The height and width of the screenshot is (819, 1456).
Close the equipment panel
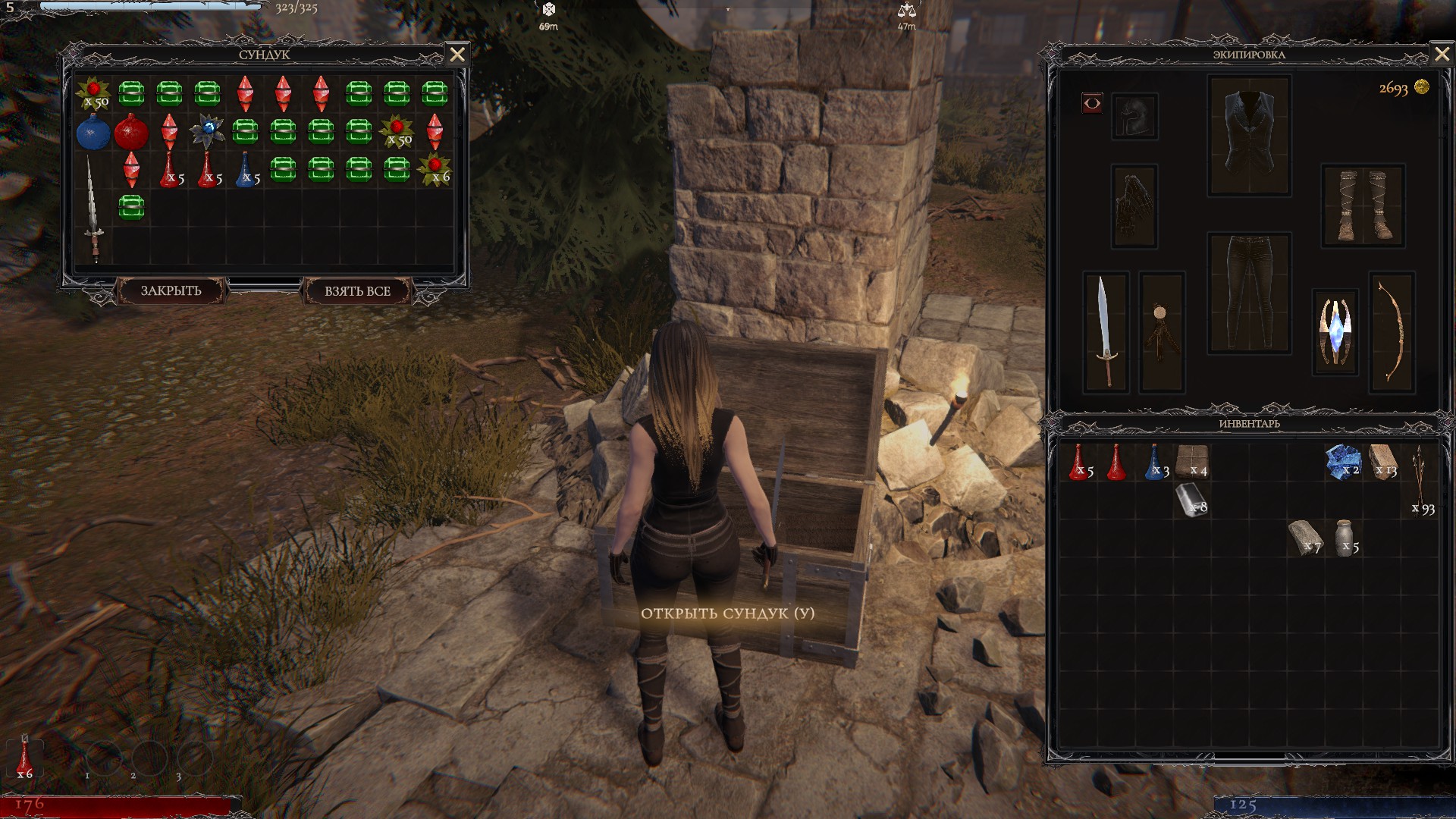[1442, 55]
